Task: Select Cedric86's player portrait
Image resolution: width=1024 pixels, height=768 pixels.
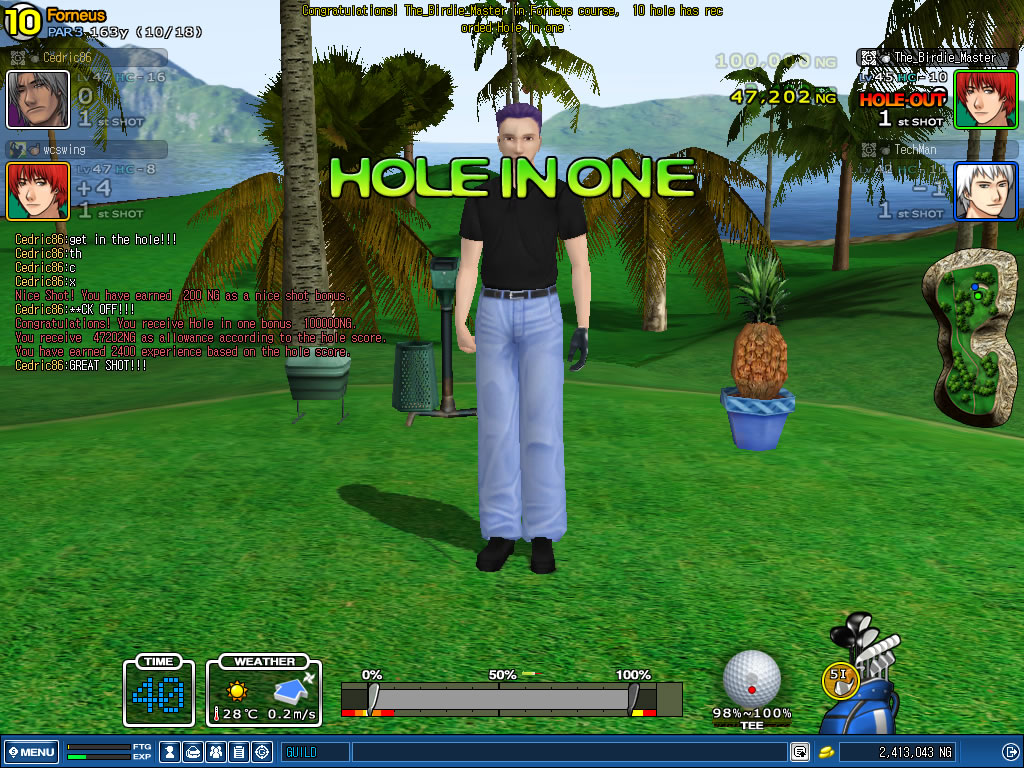Action: click(x=38, y=99)
